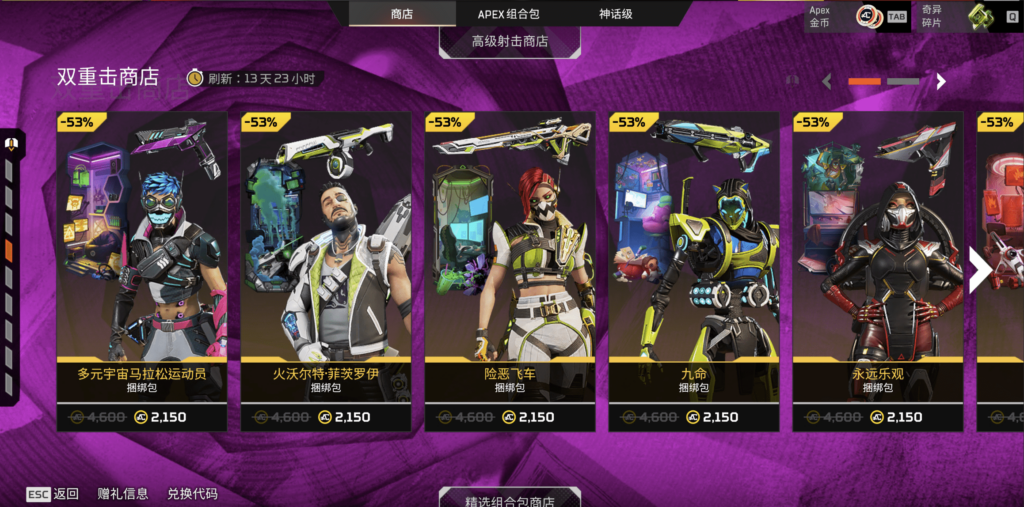Choose the 多元宇宙马拉松运动员 bundle

click(142, 270)
